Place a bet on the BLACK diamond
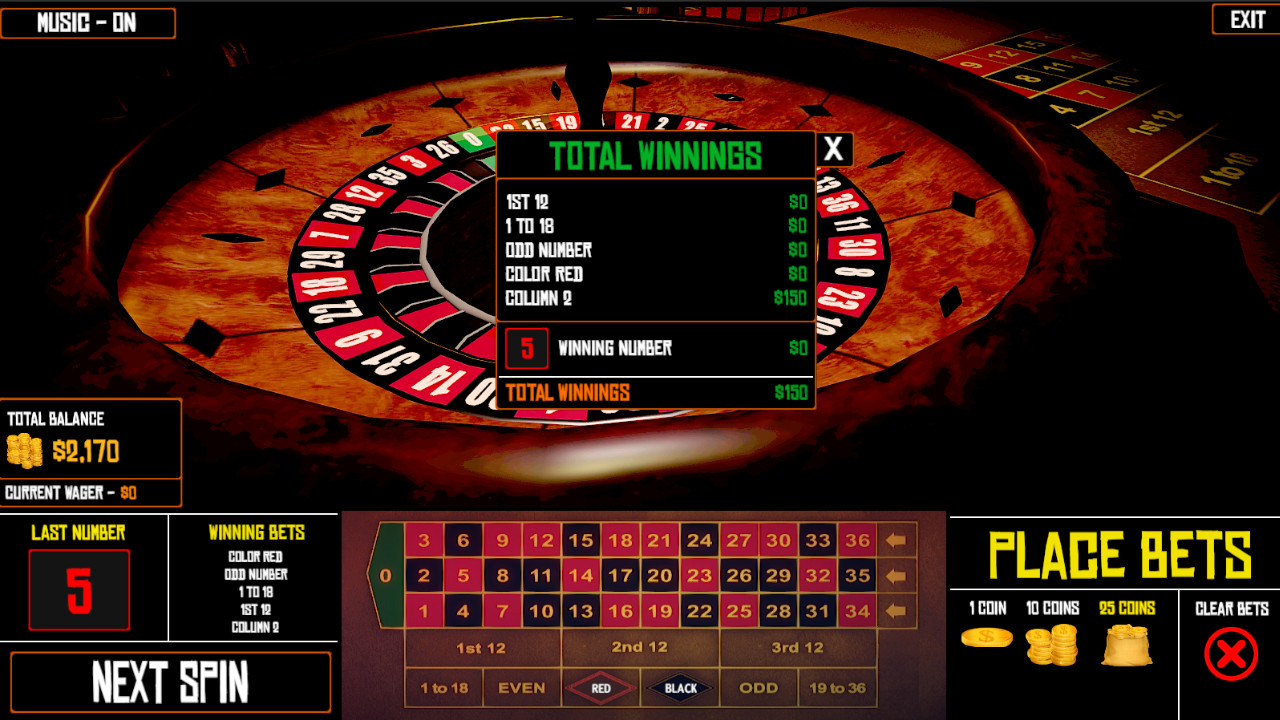The width and height of the screenshot is (1280, 720). coord(679,687)
